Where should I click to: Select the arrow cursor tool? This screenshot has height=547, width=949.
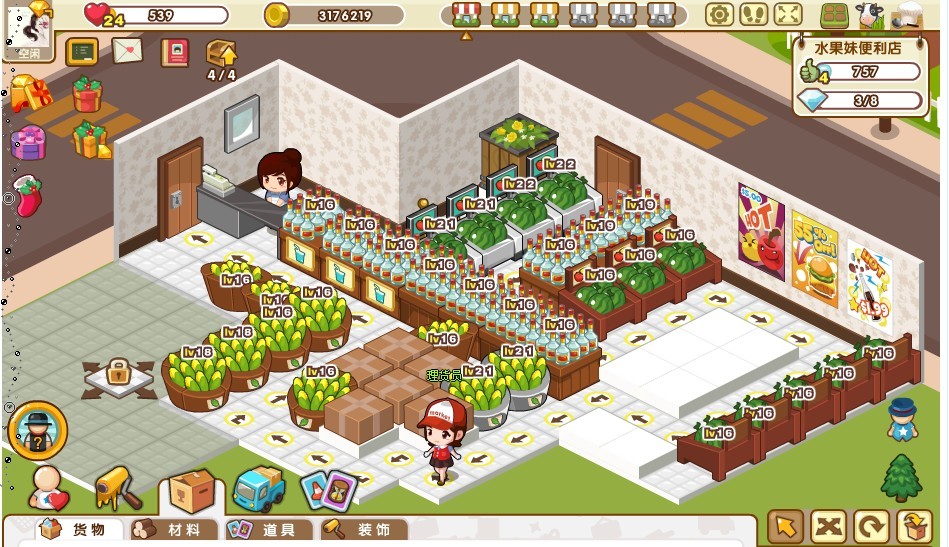pyautogui.click(x=786, y=526)
